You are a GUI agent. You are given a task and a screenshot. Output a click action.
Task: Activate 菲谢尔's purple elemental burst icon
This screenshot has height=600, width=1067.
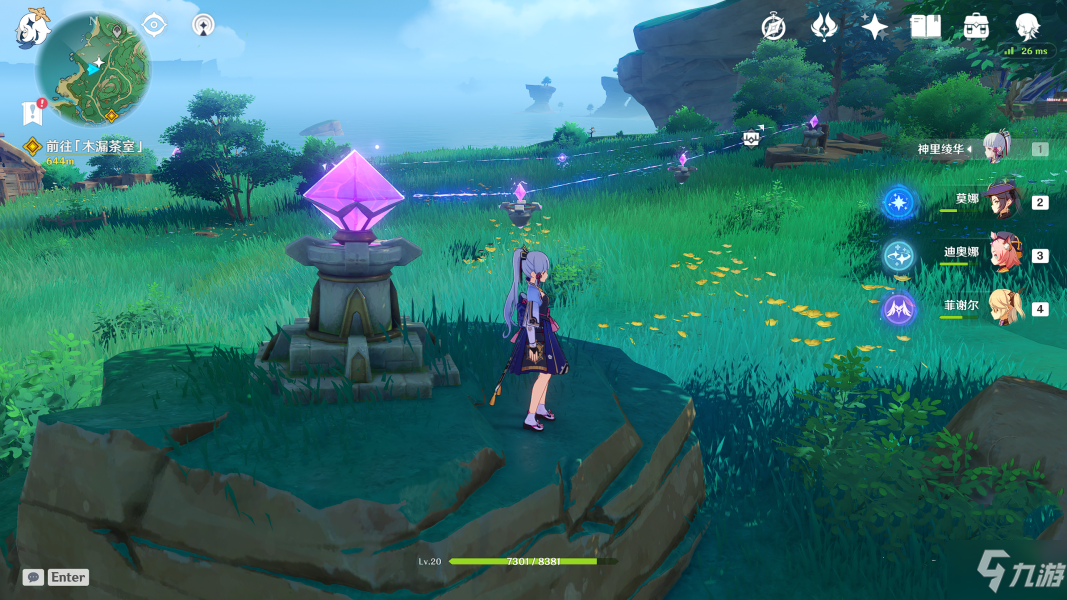[x=897, y=309]
